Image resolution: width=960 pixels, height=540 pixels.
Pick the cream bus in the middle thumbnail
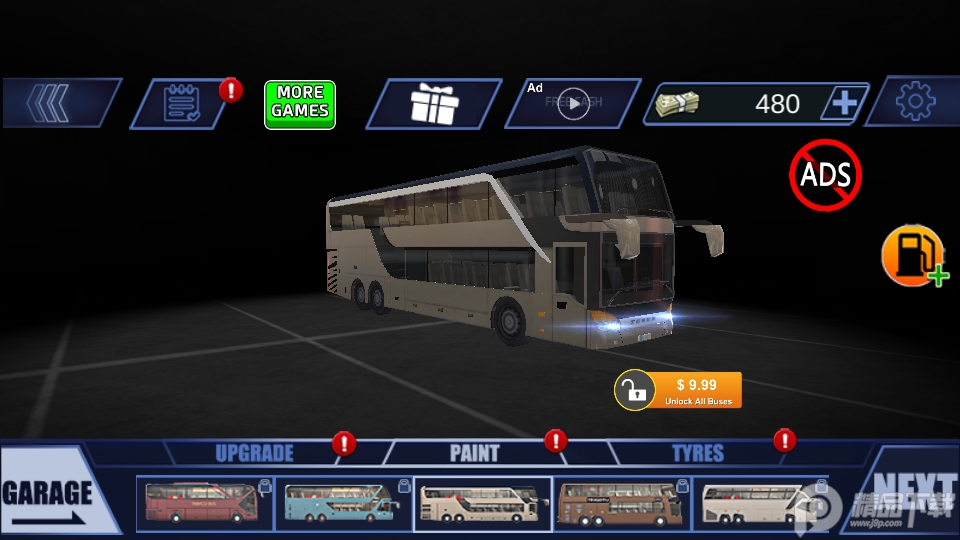(x=482, y=503)
